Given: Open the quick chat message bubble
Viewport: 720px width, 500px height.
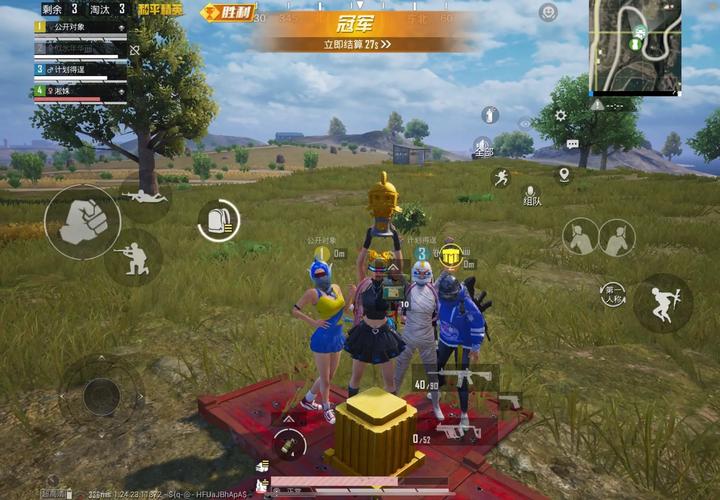Looking at the screenshot, I should coord(572,145).
